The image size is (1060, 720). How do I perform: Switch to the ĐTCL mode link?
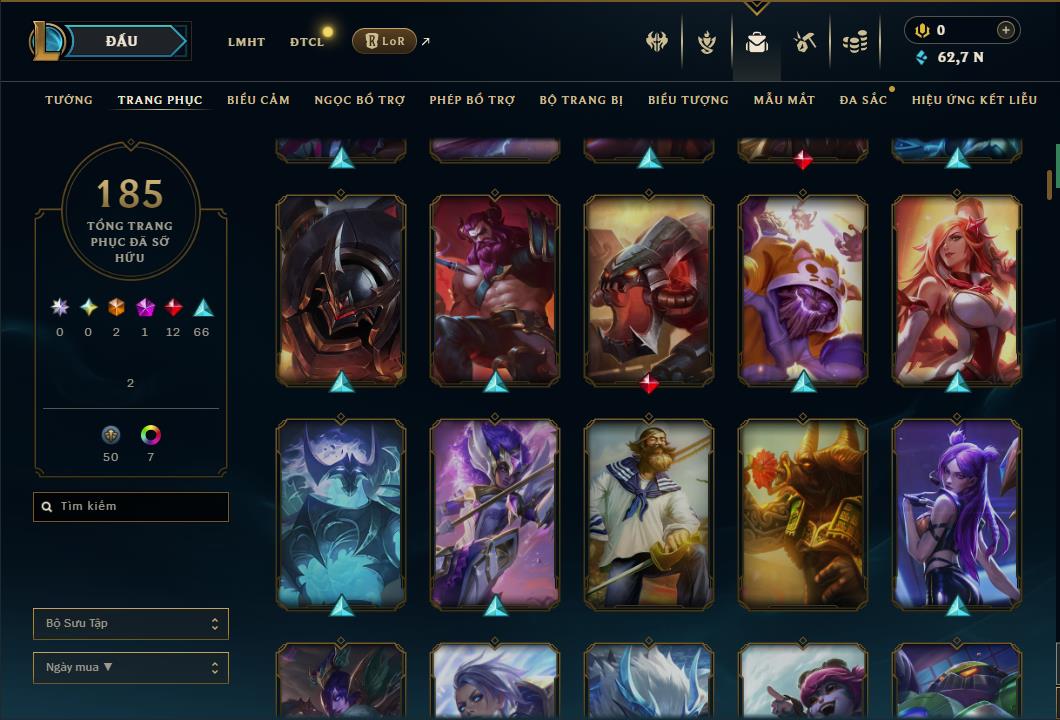tap(307, 42)
